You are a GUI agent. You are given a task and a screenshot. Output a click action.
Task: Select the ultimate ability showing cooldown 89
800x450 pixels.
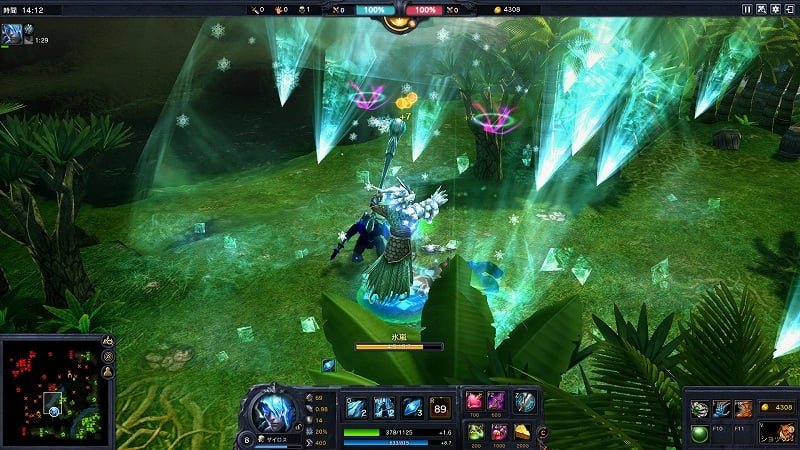[x=440, y=407]
